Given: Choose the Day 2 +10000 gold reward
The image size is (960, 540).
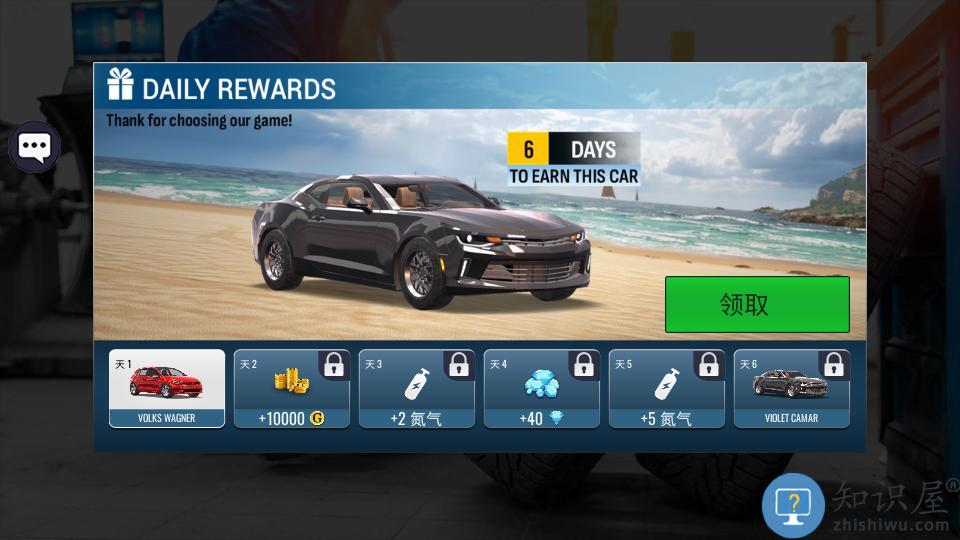Looking at the screenshot, I should pos(292,389).
